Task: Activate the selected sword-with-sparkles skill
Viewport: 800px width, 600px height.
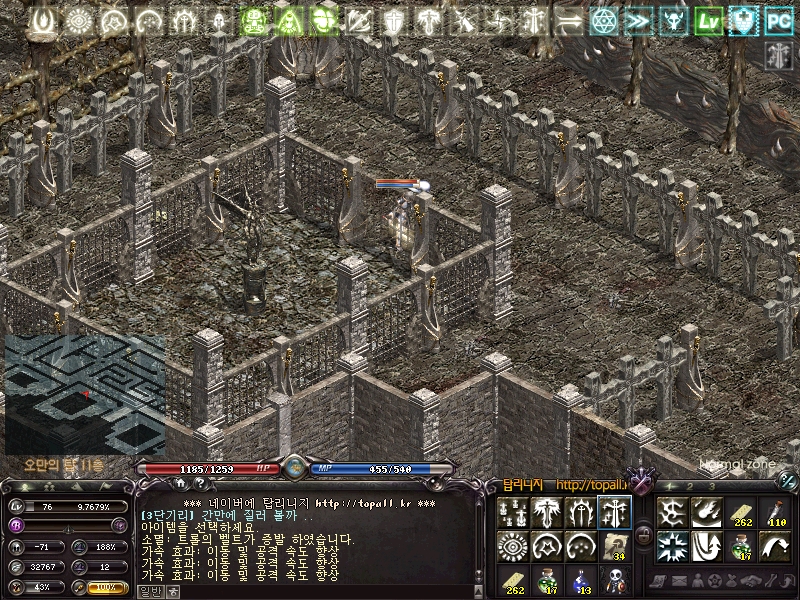Action: (614, 513)
